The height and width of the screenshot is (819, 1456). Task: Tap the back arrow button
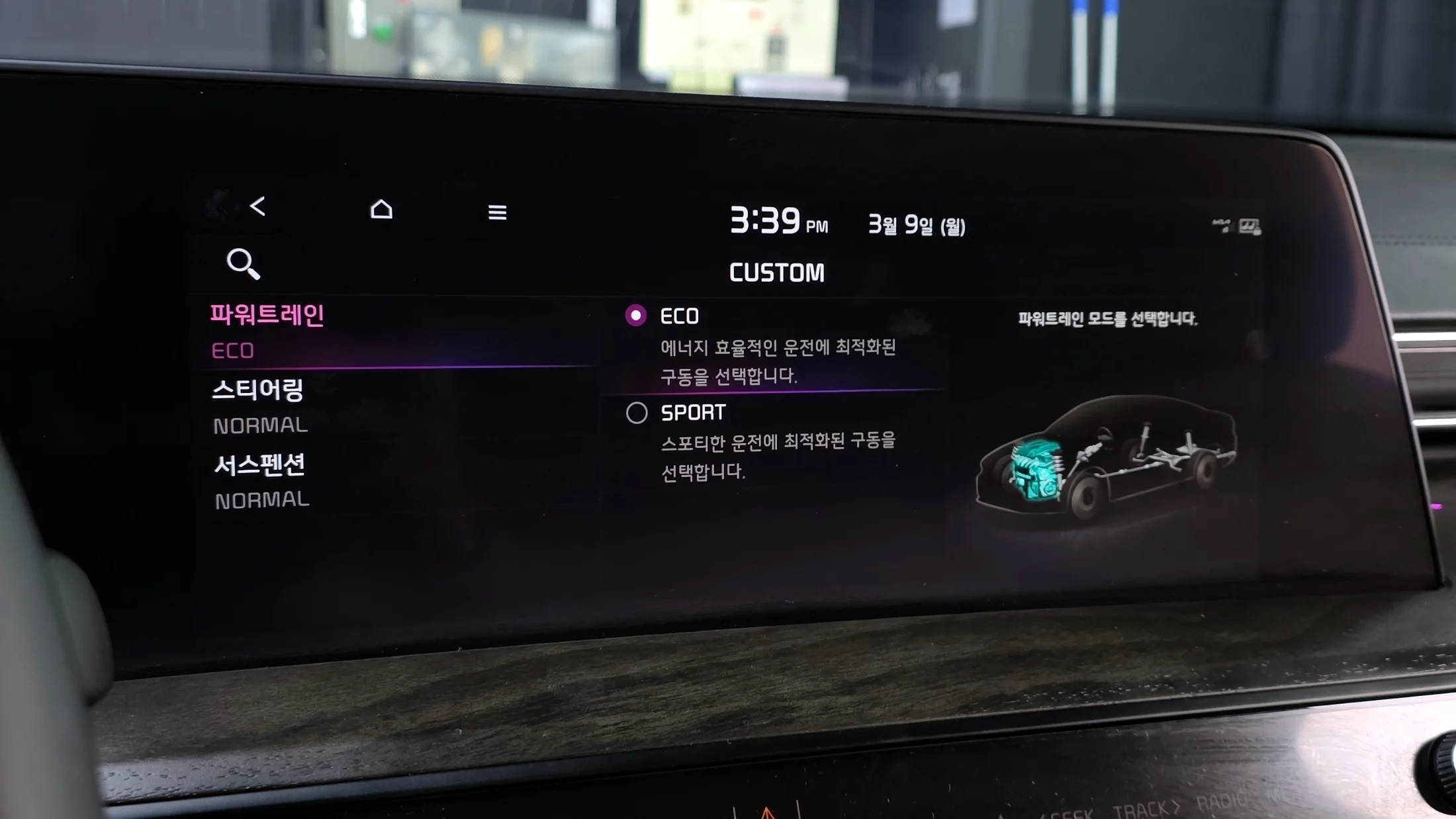tap(257, 206)
